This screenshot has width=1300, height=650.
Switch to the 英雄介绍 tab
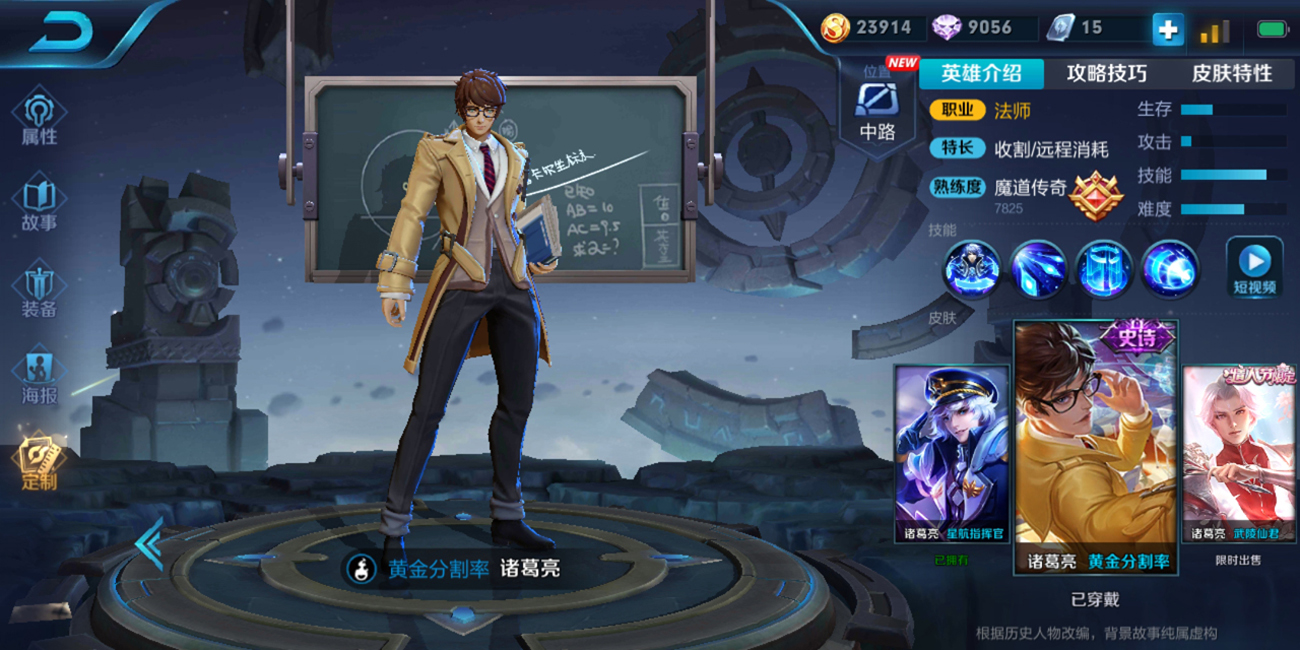coord(981,74)
